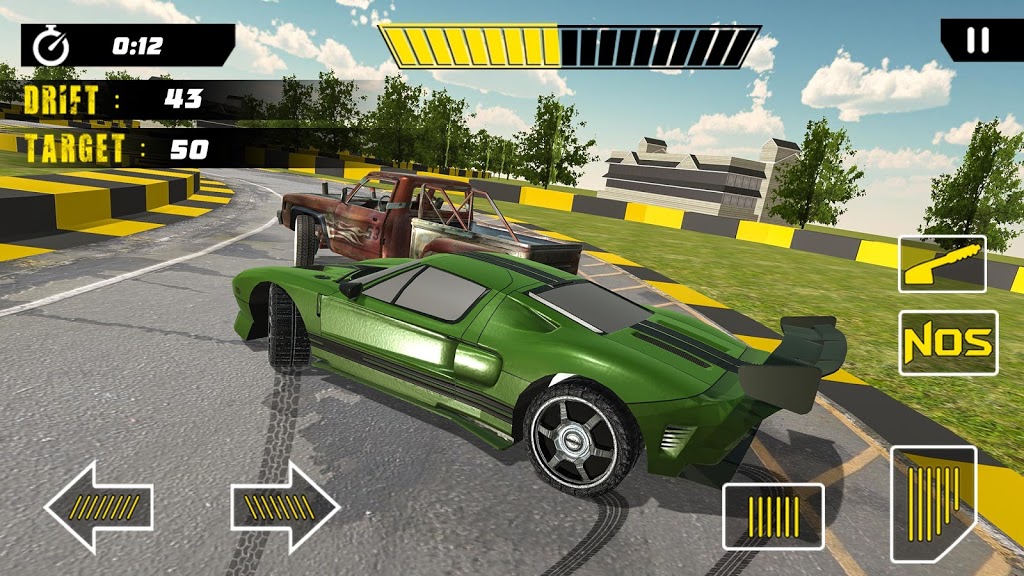Screen dimensions: 1024x576
Task: Steer left with the left arrow
Action: tap(98, 507)
